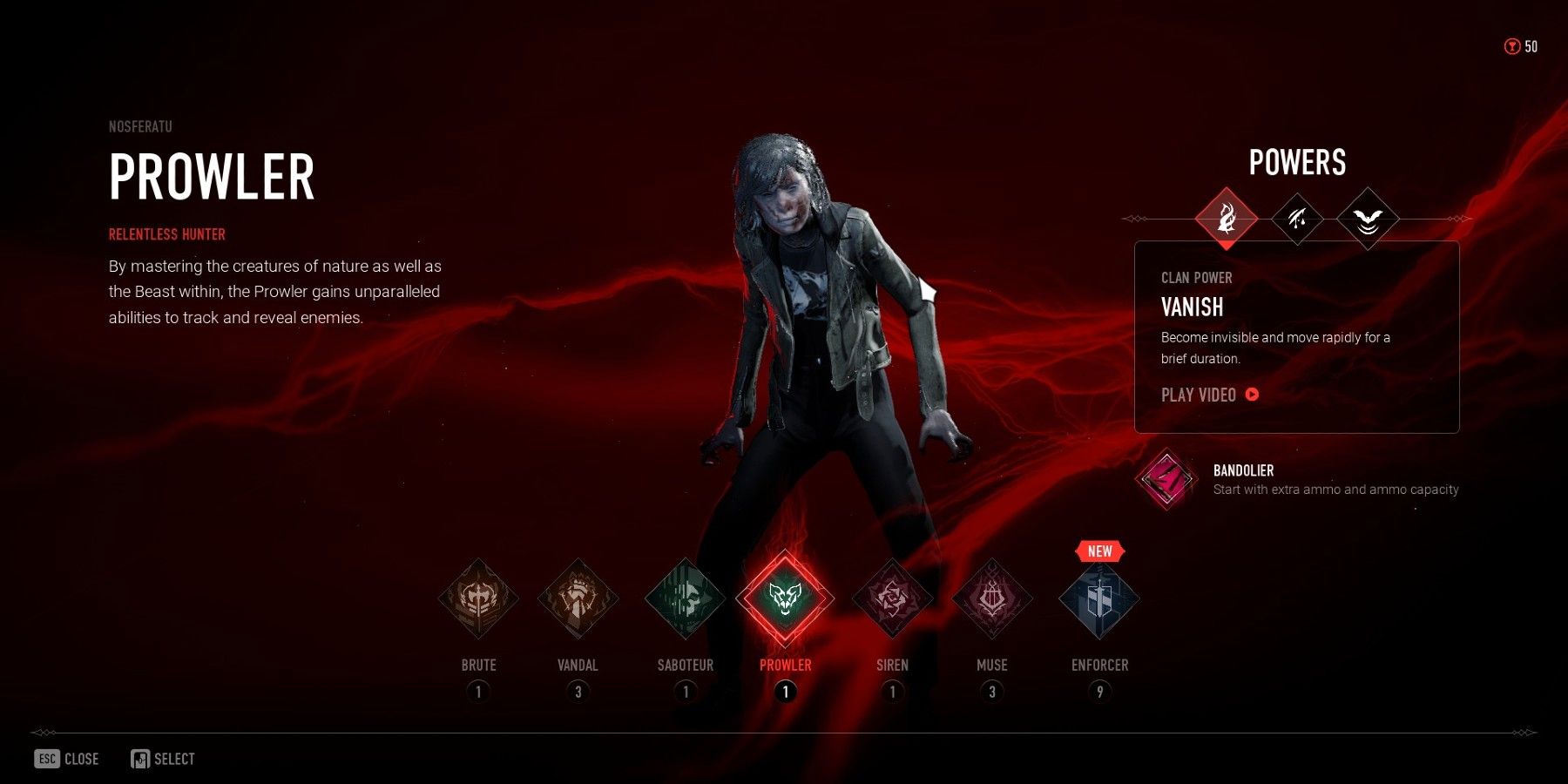1568x784 pixels.
Task: View the second power with claw icon
Action: tap(1297, 218)
